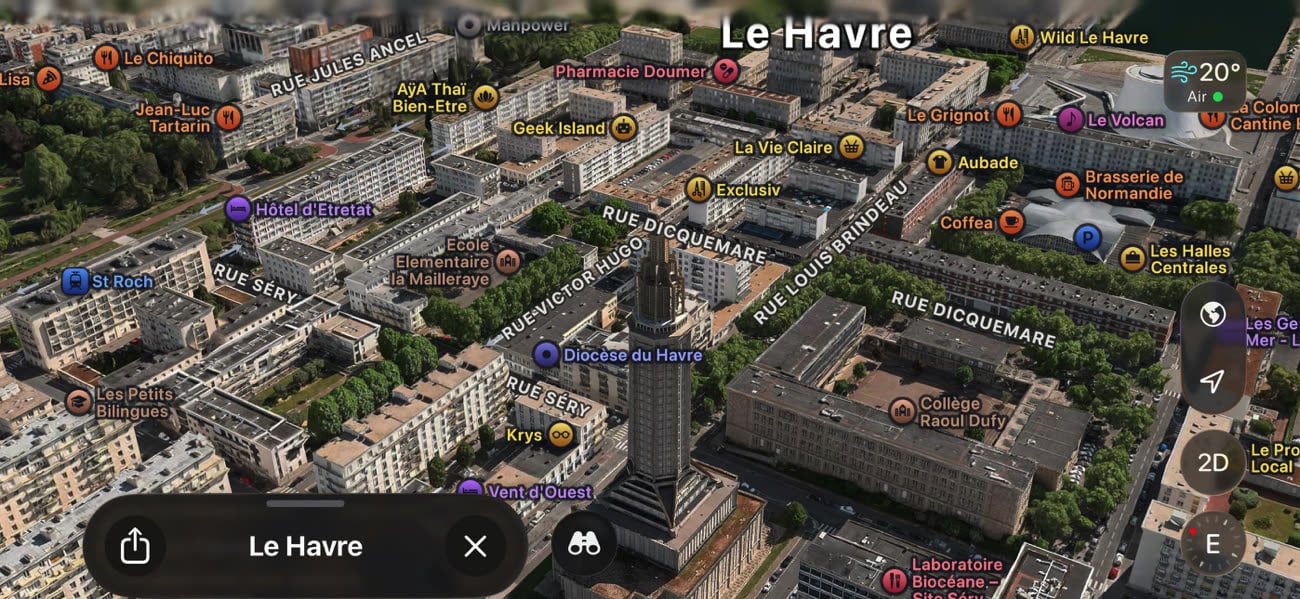The height and width of the screenshot is (599, 1300).
Task: Open the Geek Island shop marker
Action: pyautogui.click(x=624, y=127)
